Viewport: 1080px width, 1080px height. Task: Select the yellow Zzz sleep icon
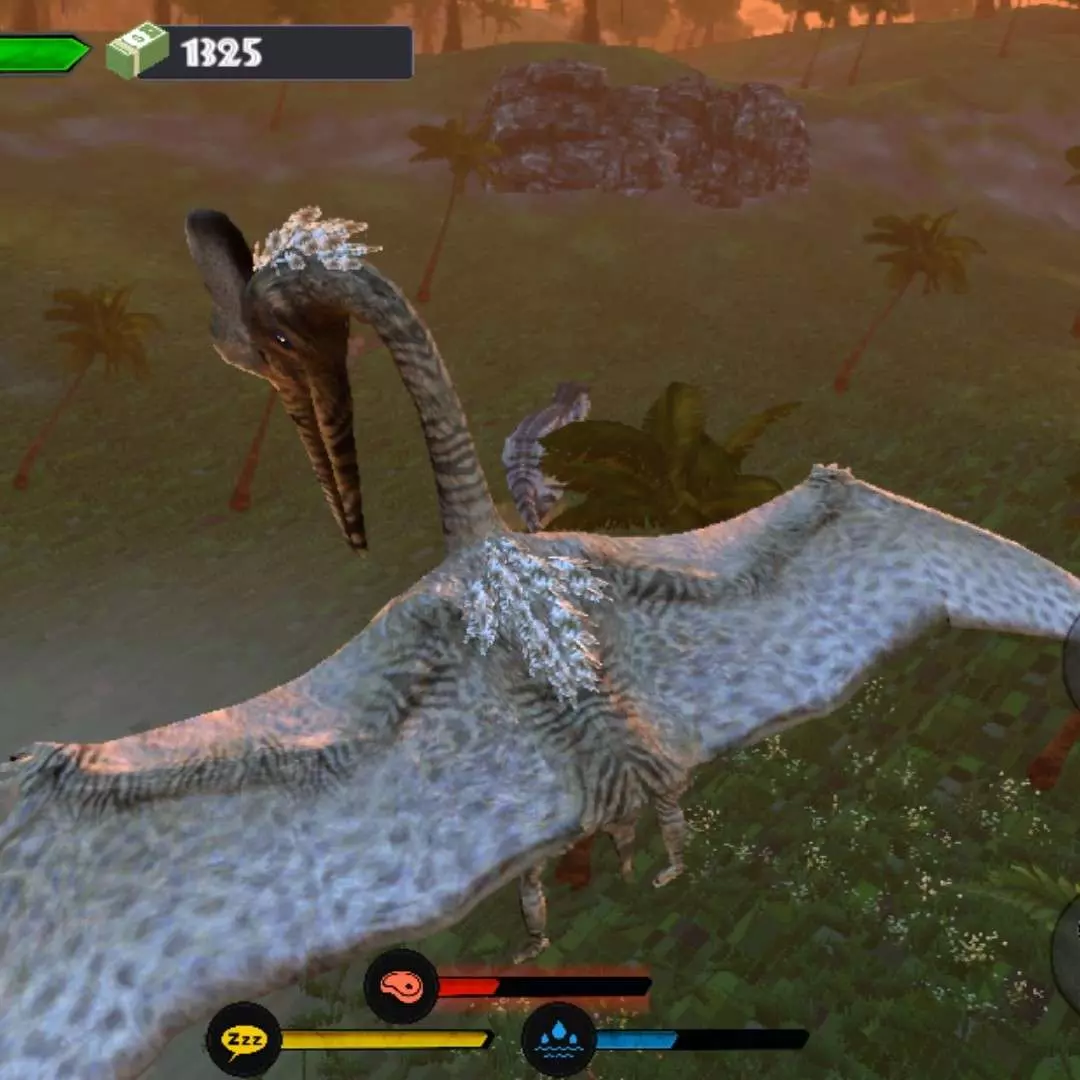tap(243, 1039)
